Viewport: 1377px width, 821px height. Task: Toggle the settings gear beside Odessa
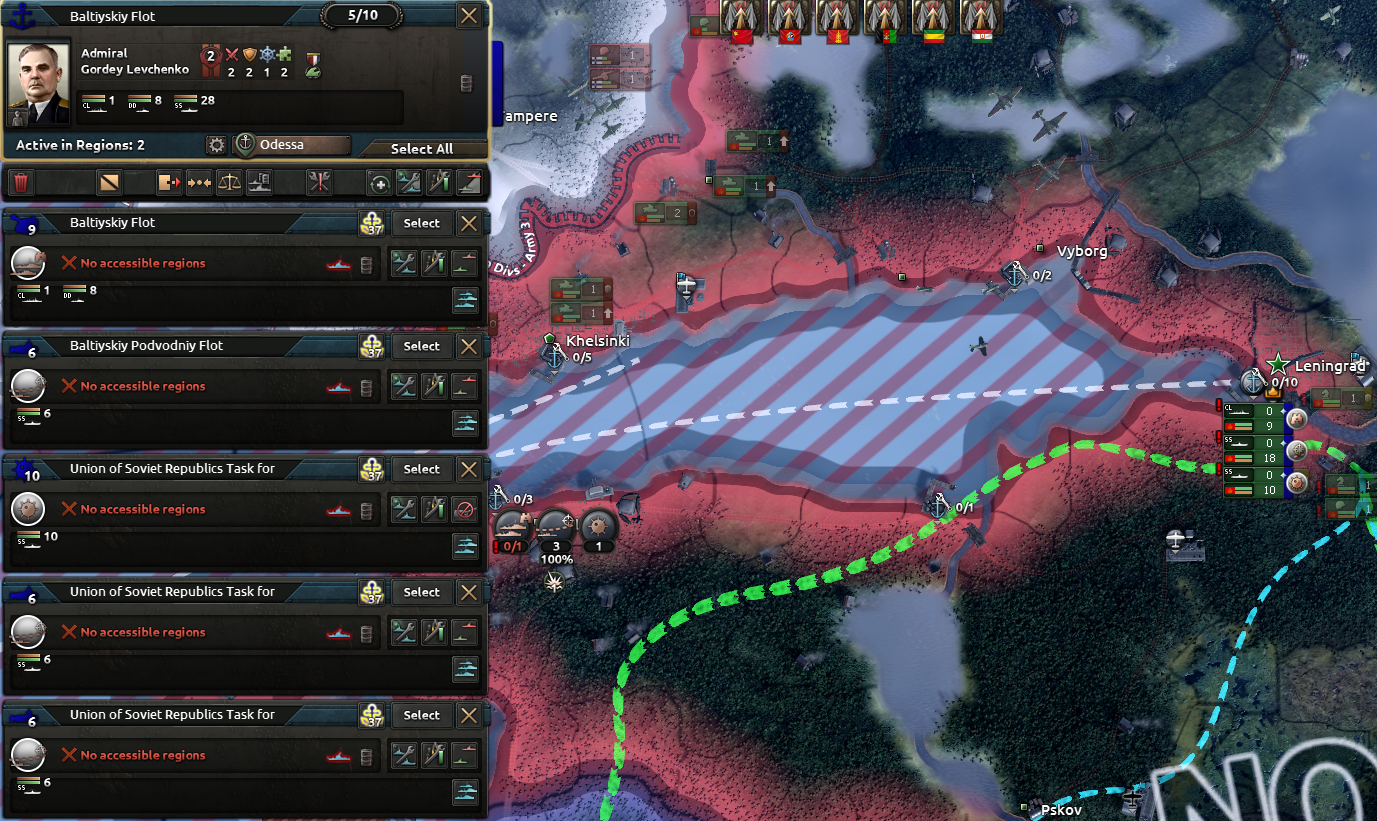[x=216, y=145]
